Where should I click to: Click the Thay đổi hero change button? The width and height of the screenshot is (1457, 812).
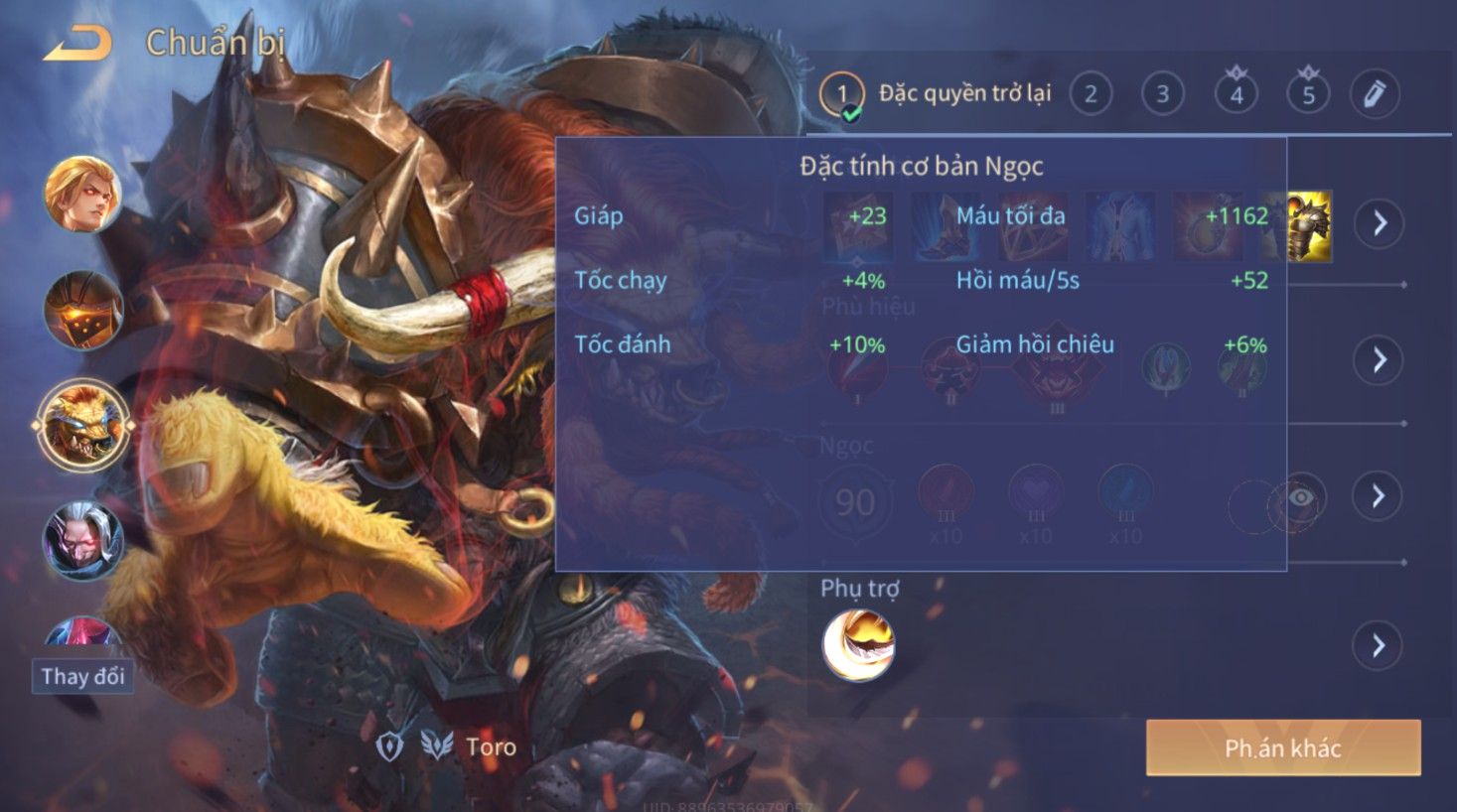tap(82, 676)
